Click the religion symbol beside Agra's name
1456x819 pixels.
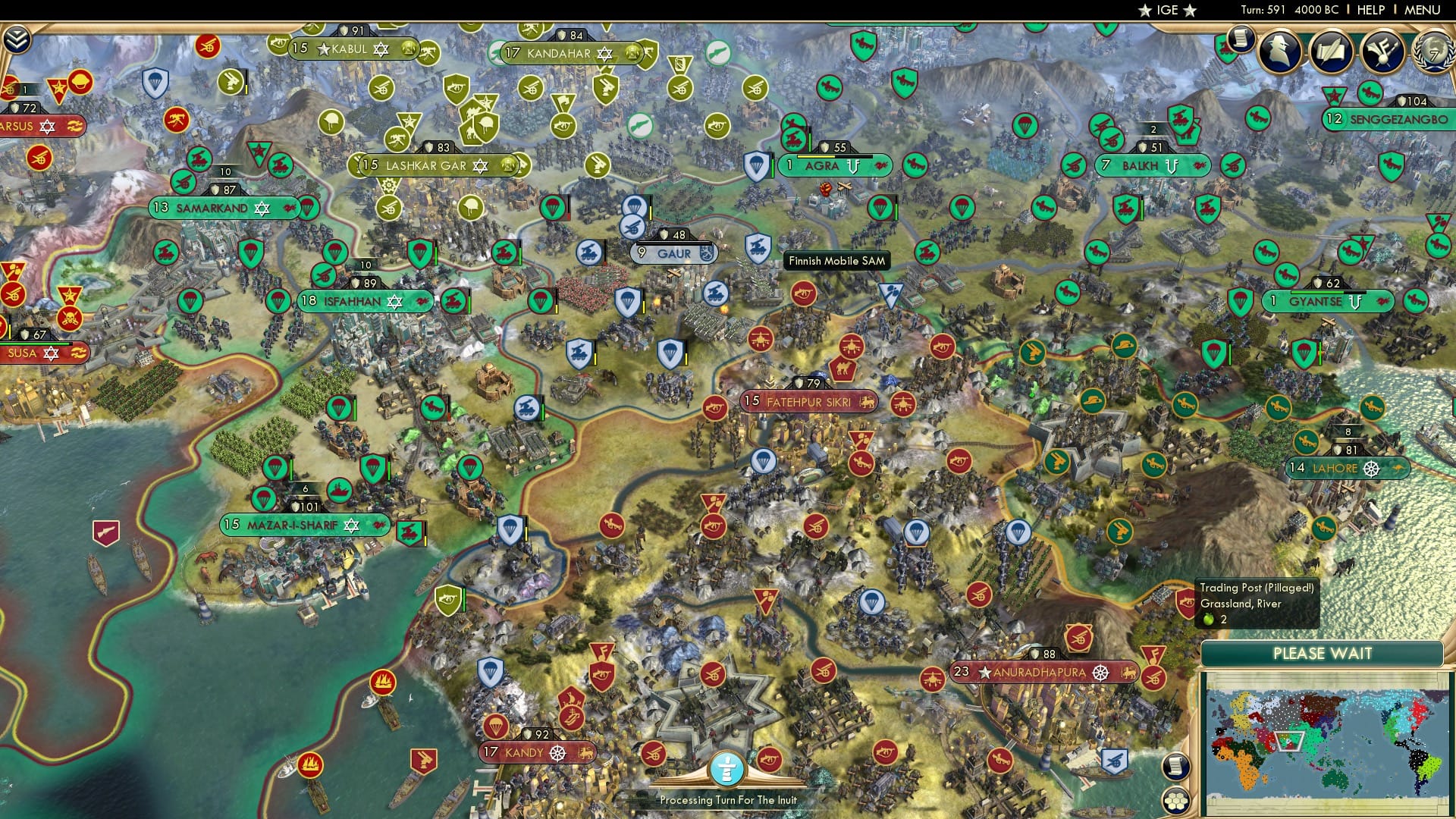853,165
